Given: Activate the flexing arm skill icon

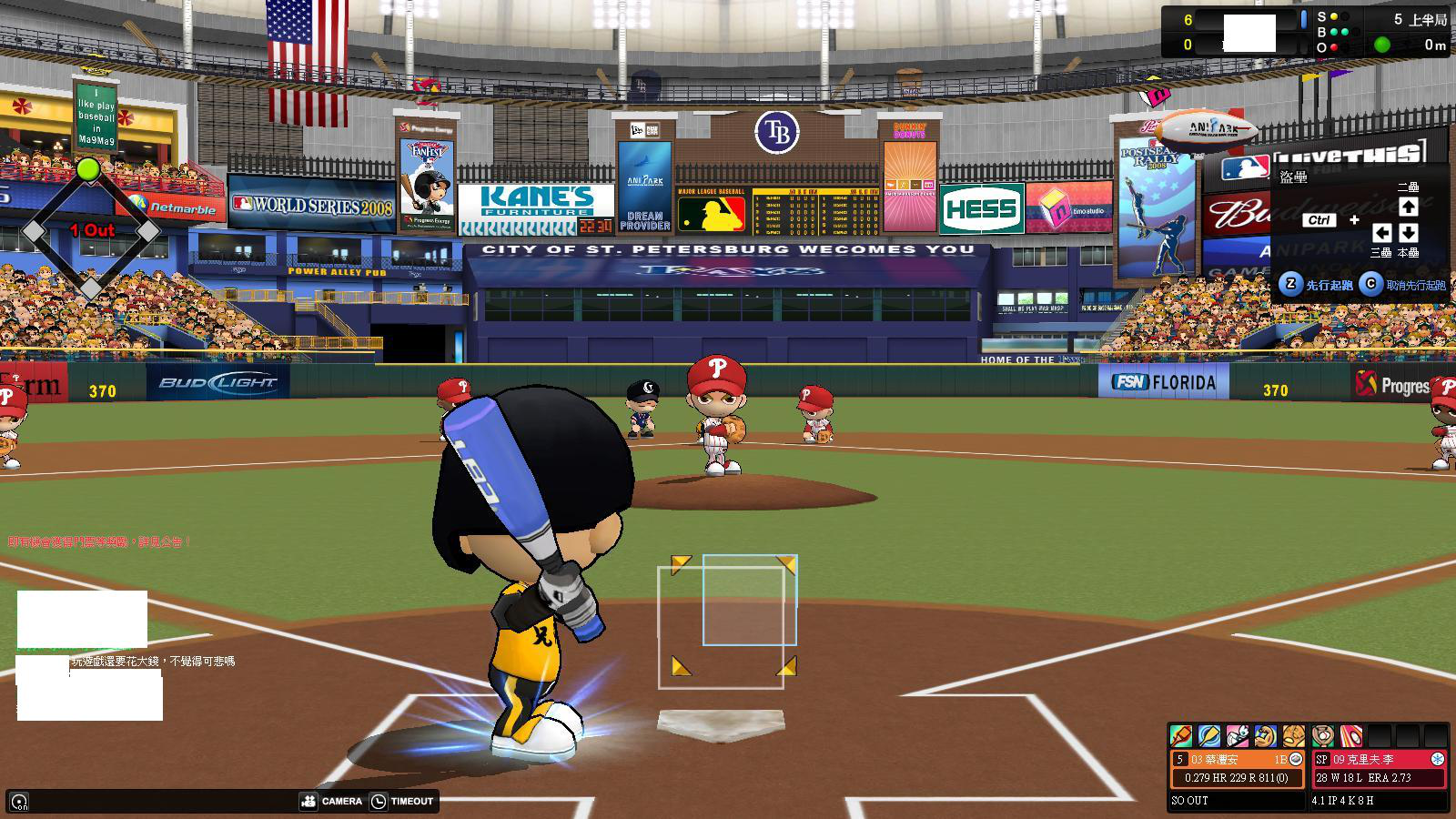Looking at the screenshot, I should (1266, 735).
